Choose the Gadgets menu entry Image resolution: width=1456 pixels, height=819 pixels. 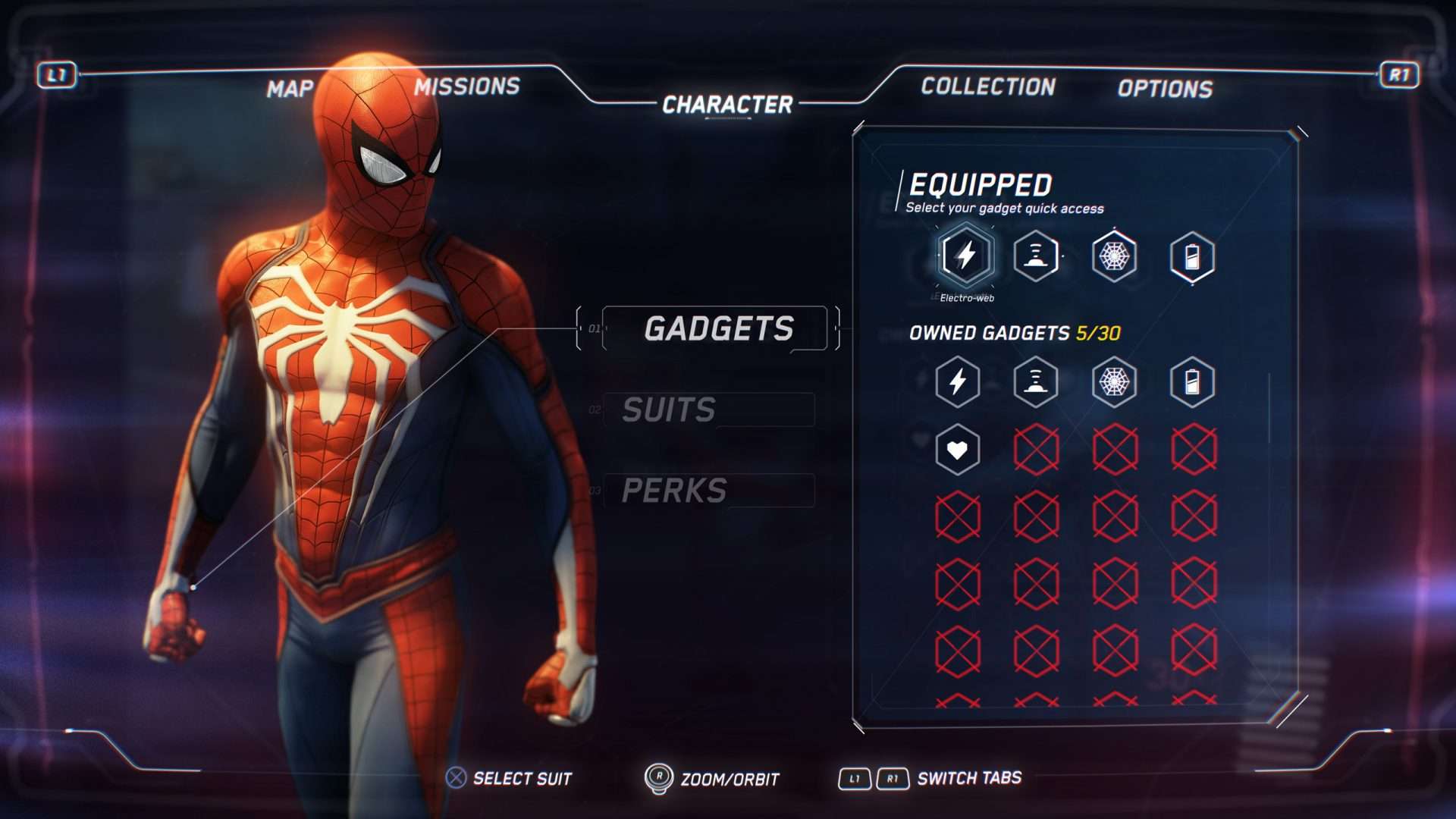(718, 329)
